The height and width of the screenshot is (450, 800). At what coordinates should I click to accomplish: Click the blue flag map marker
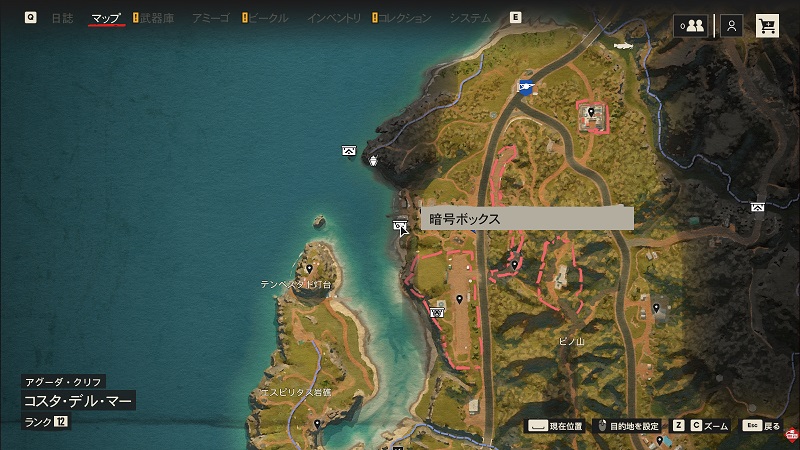pyautogui.click(x=526, y=86)
